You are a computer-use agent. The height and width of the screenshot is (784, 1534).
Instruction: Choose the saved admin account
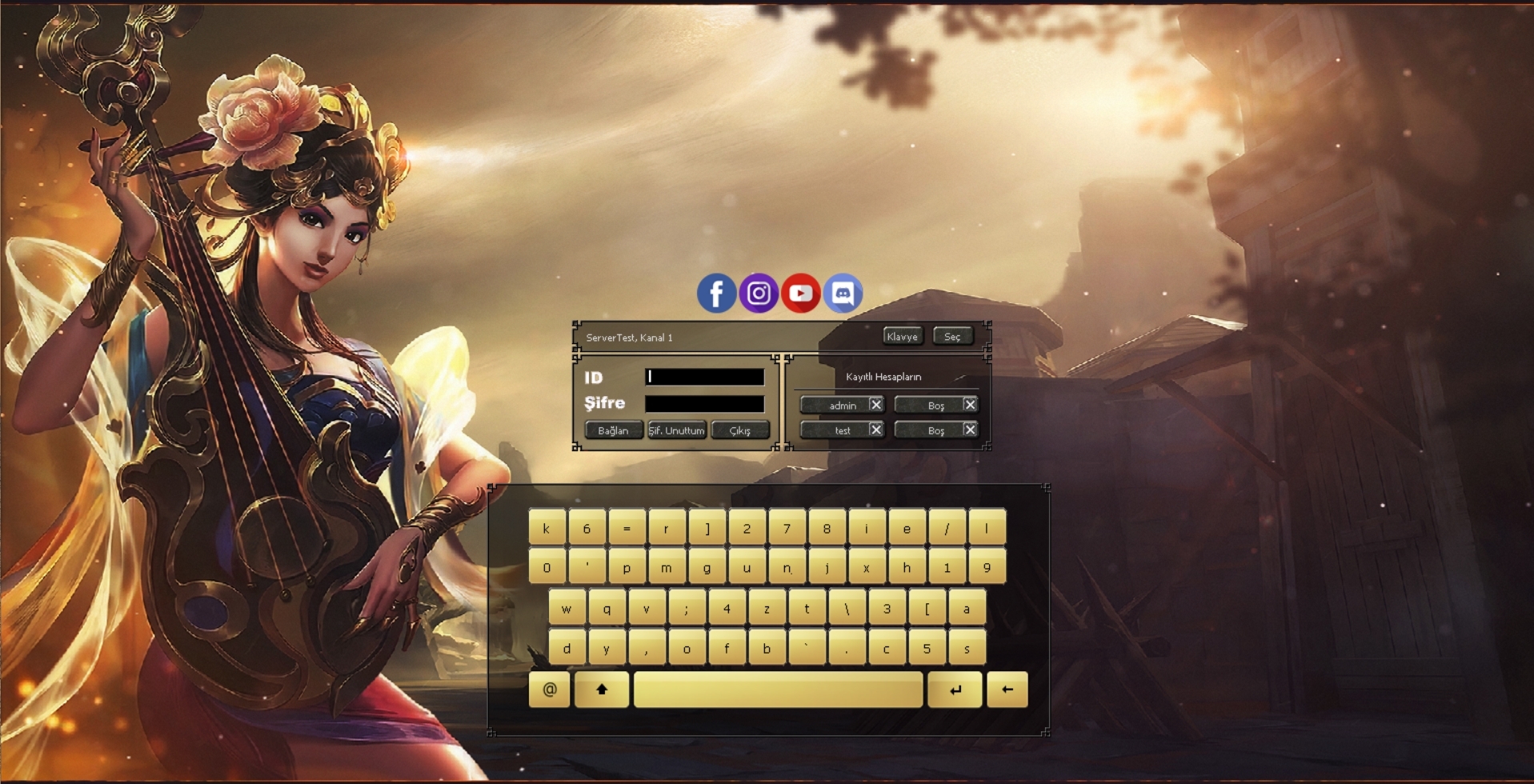836,406
